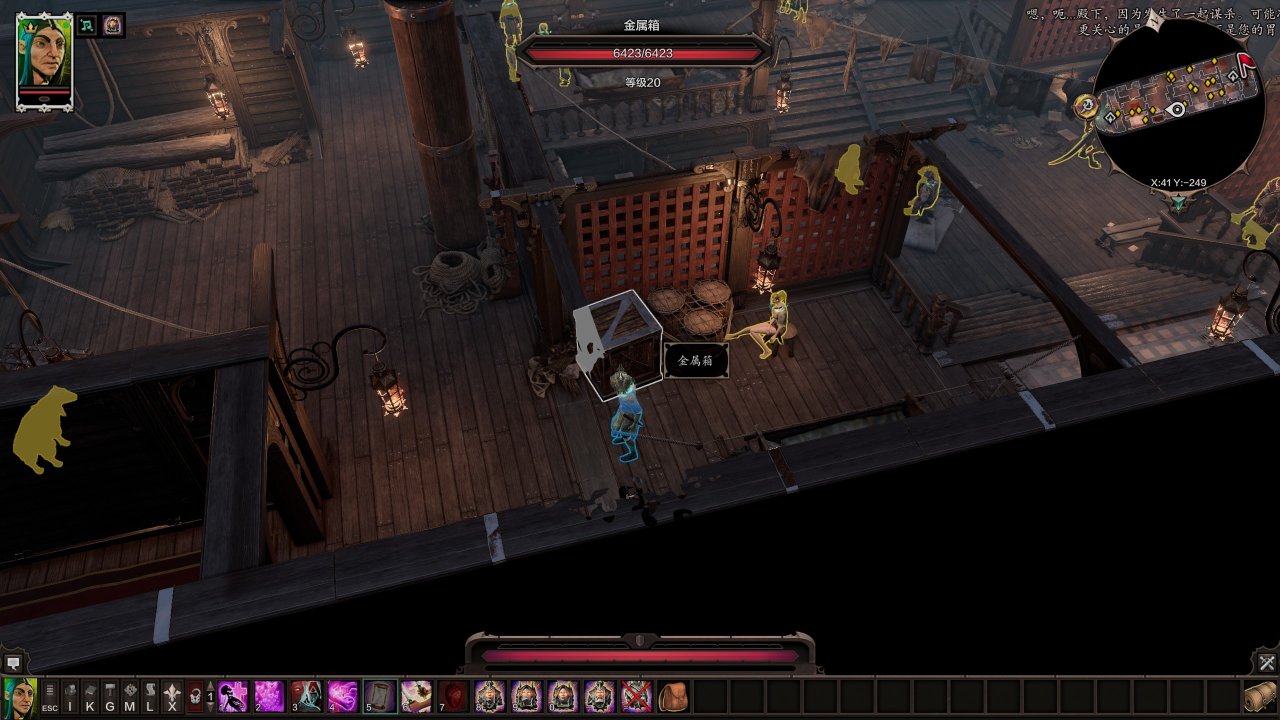Use the leather backpack item in hotbar
Image resolution: width=1280 pixels, height=720 pixels.
coord(673,696)
